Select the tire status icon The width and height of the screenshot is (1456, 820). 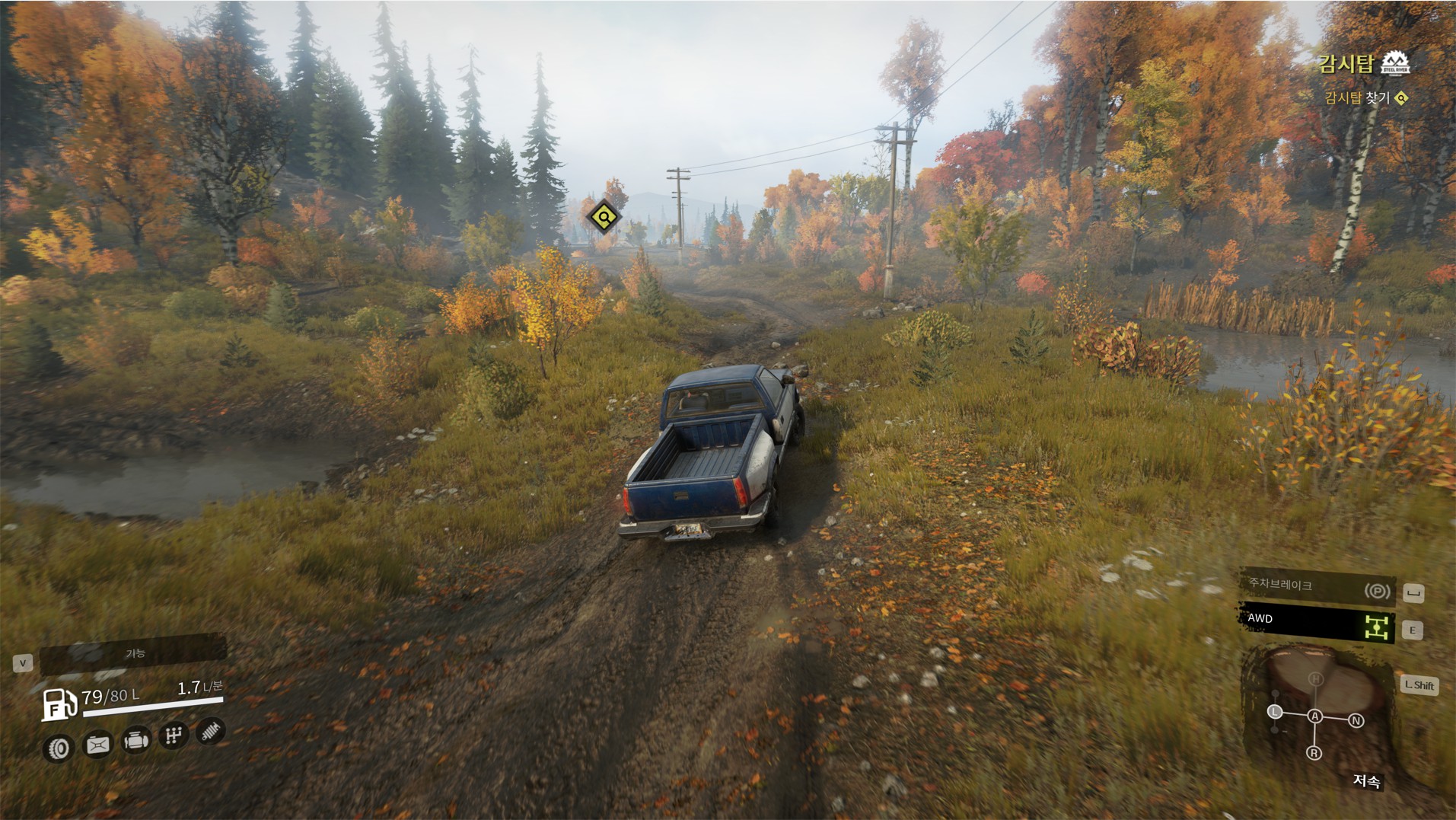pyautogui.click(x=59, y=748)
